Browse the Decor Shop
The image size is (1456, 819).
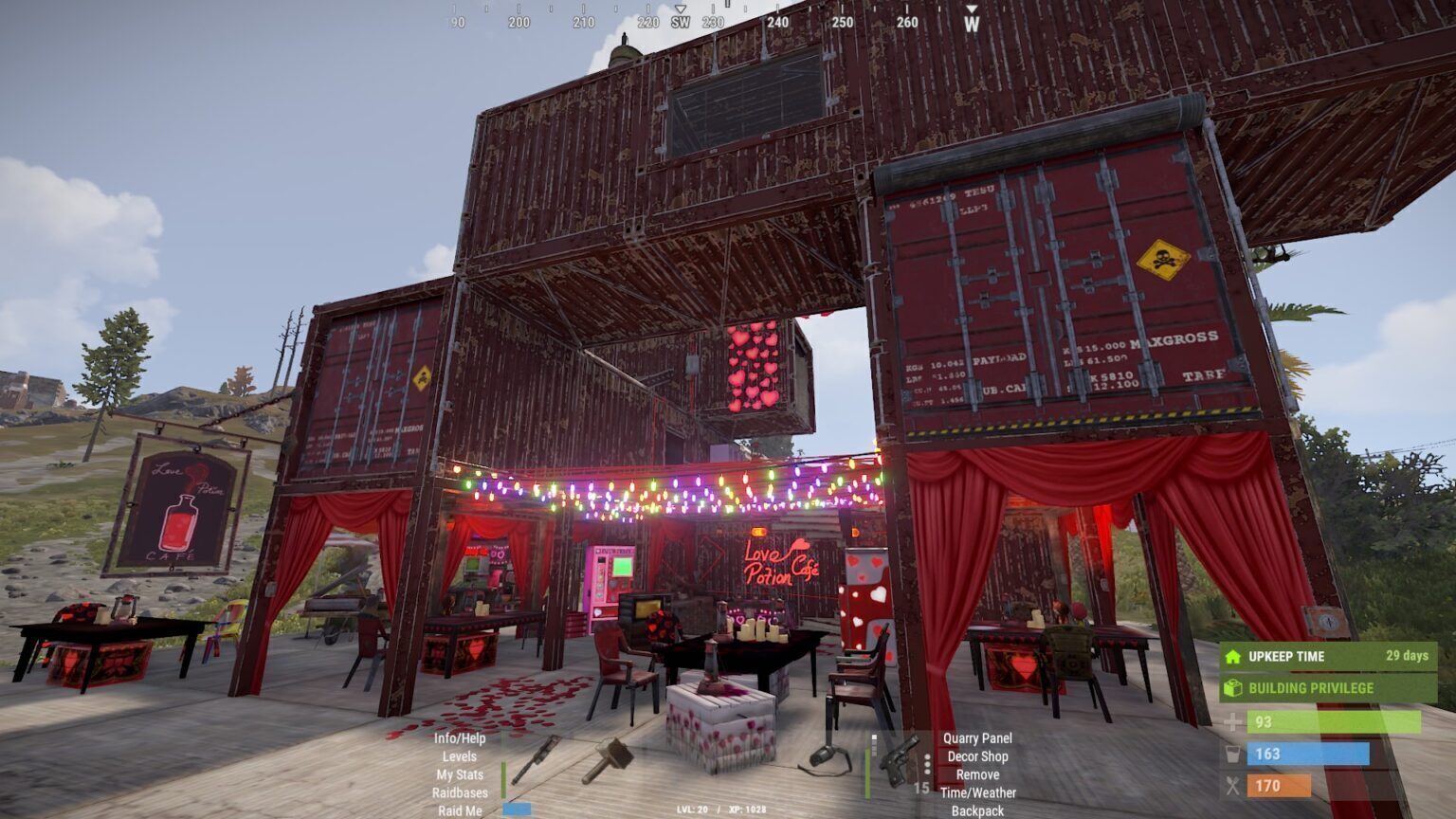click(x=977, y=756)
